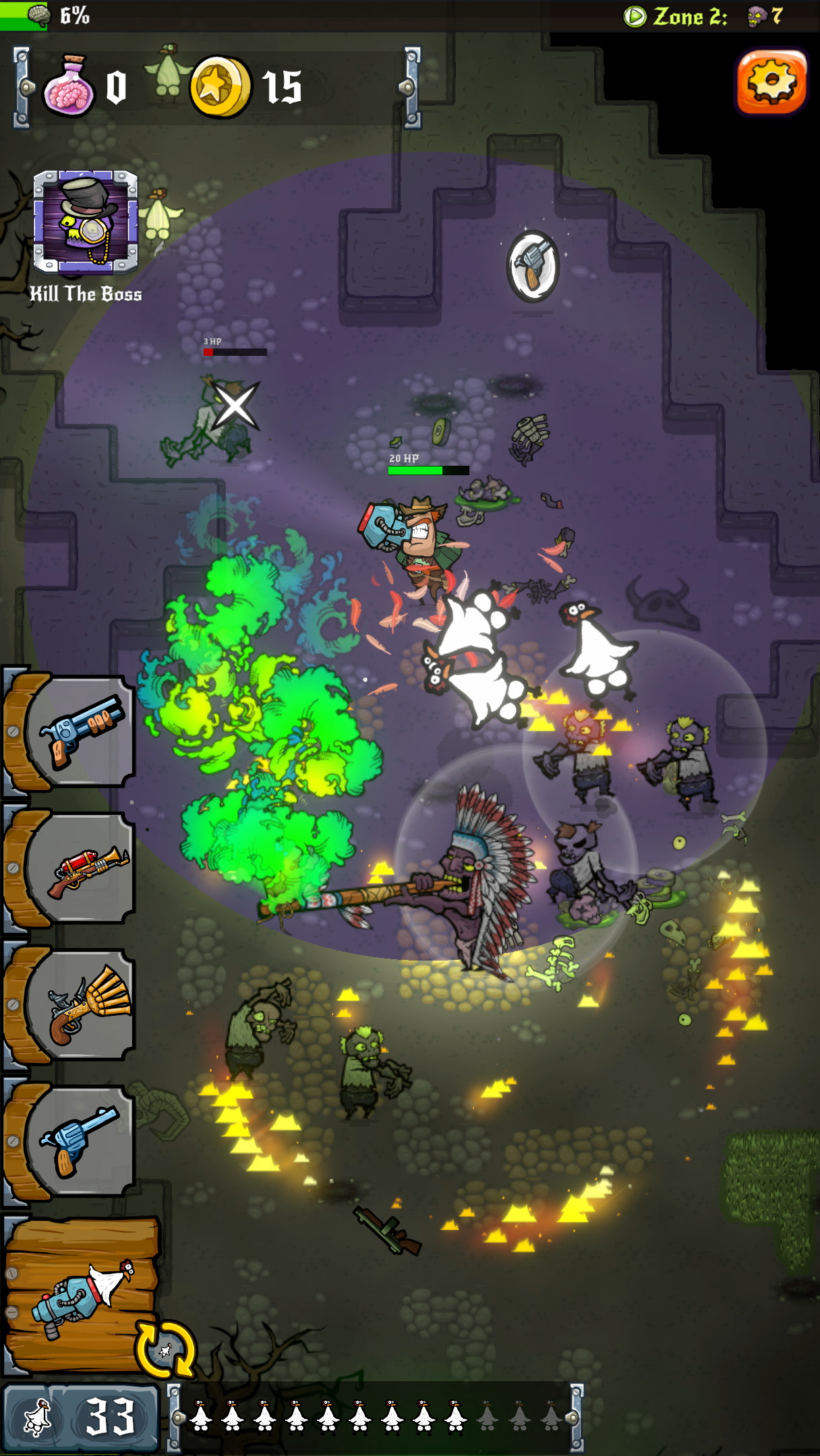The height and width of the screenshot is (1456, 820).
Task: Open the orange gear settings button
Action: click(771, 82)
